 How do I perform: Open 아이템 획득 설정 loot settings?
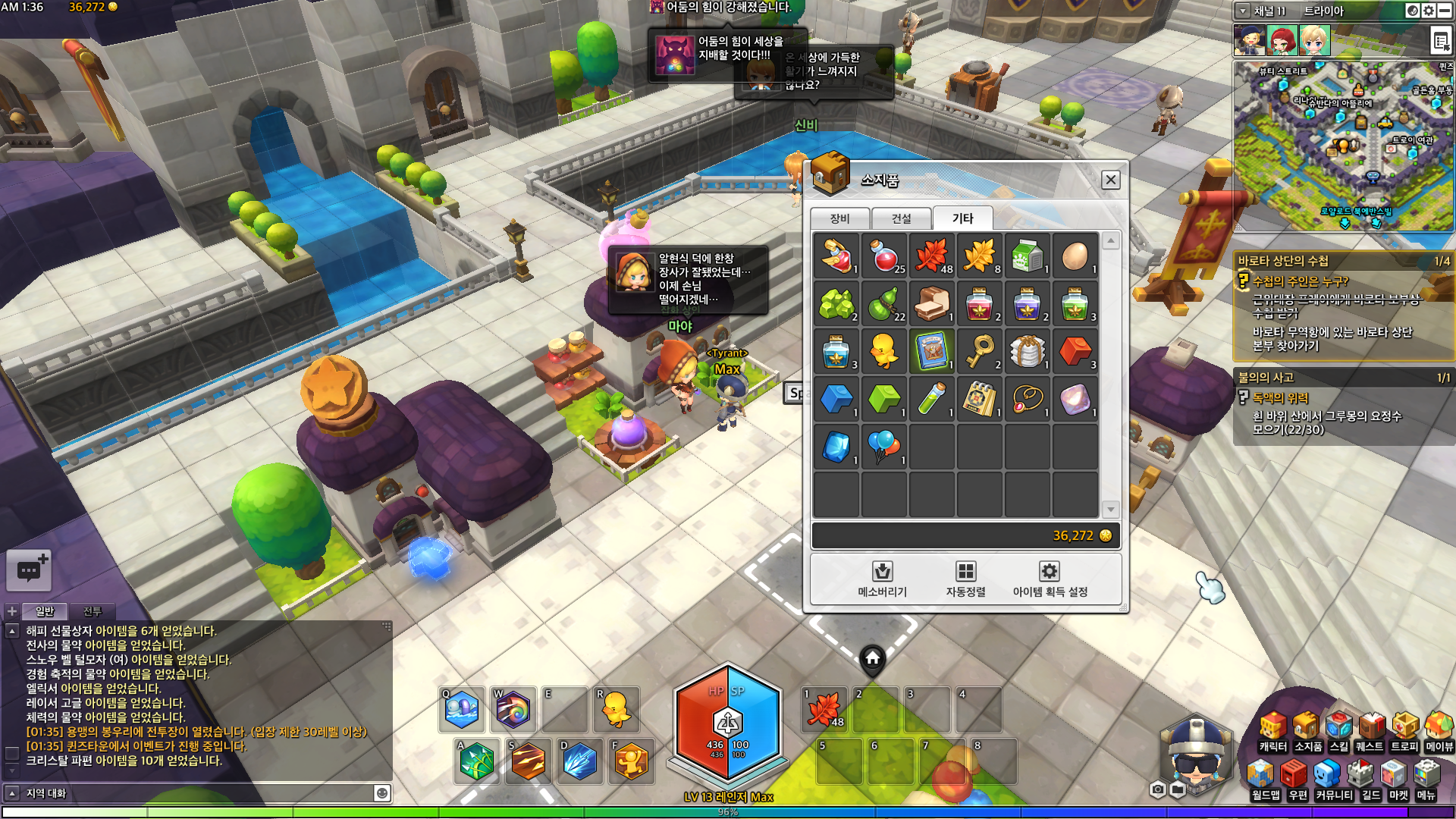tap(1050, 579)
